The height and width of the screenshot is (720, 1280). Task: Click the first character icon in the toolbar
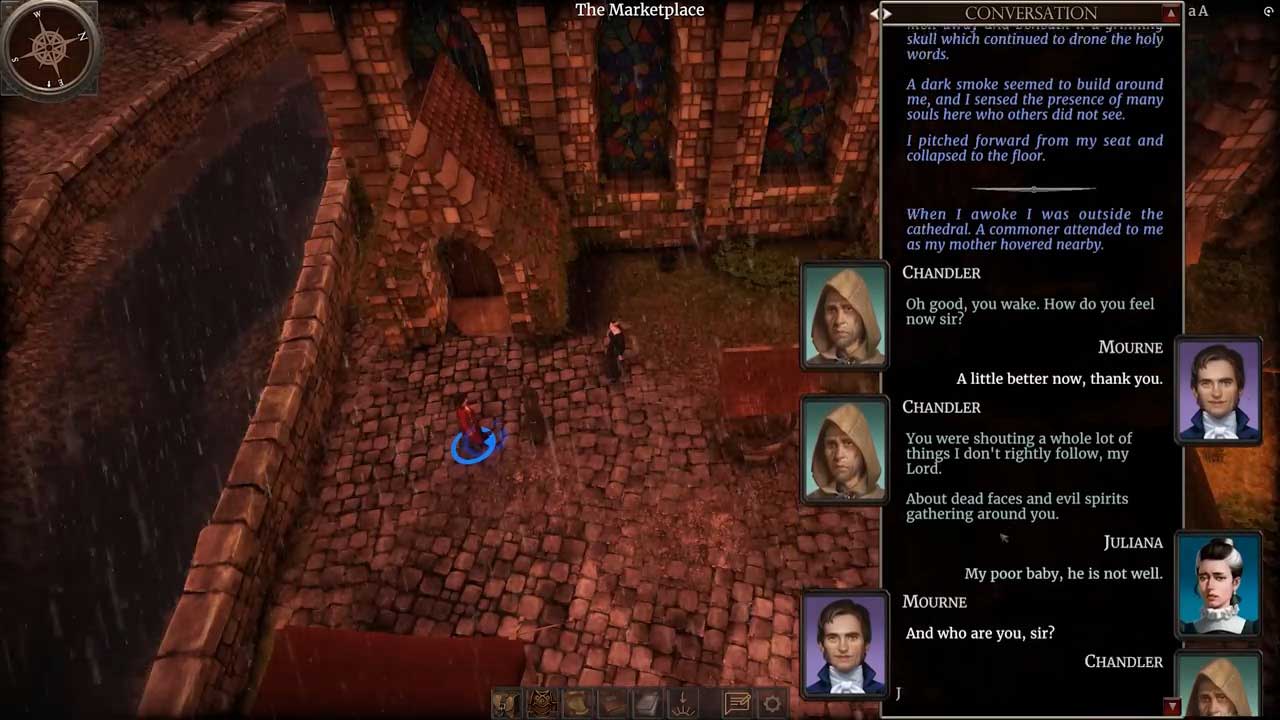point(507,703)
